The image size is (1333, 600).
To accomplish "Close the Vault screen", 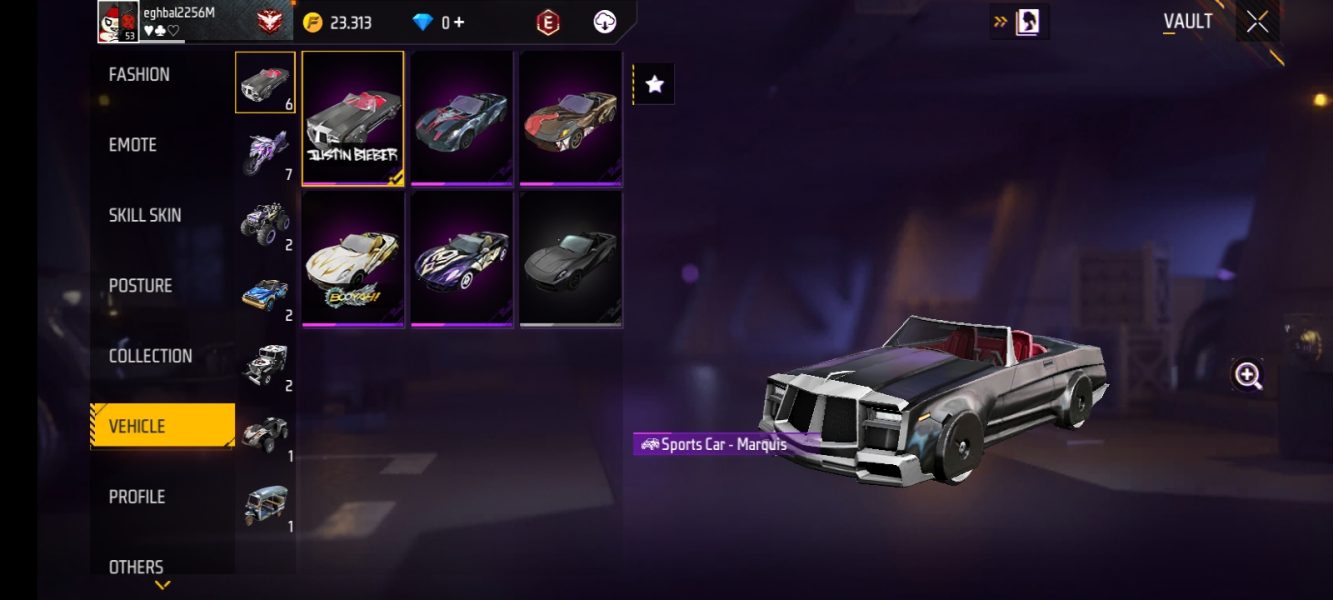I will click(x=1257, y=22).
